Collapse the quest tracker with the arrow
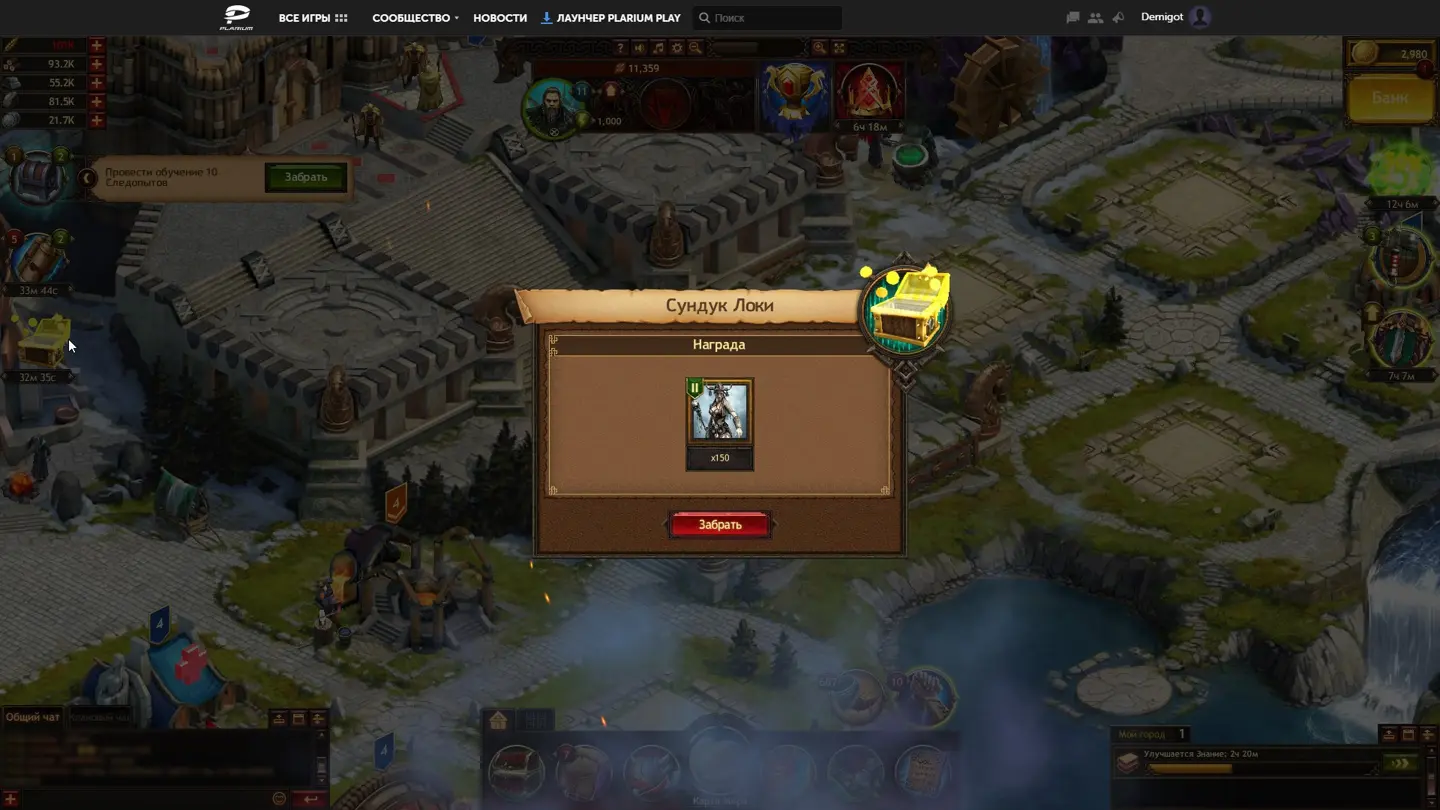Image resolution: width=1440 pixels, height=810 pixels. point(88,178)
